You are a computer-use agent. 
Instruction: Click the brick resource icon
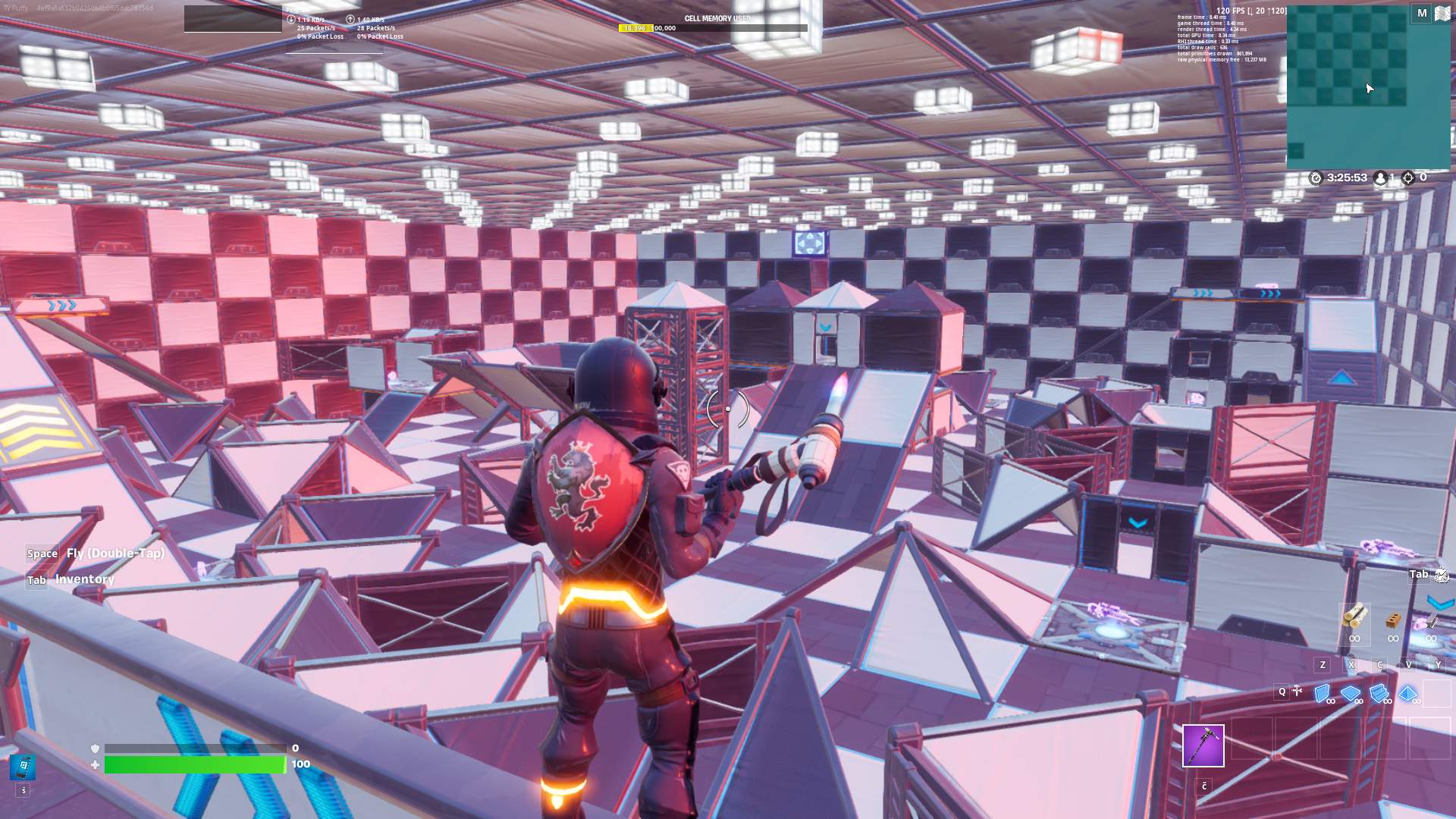coord(1392,620)
